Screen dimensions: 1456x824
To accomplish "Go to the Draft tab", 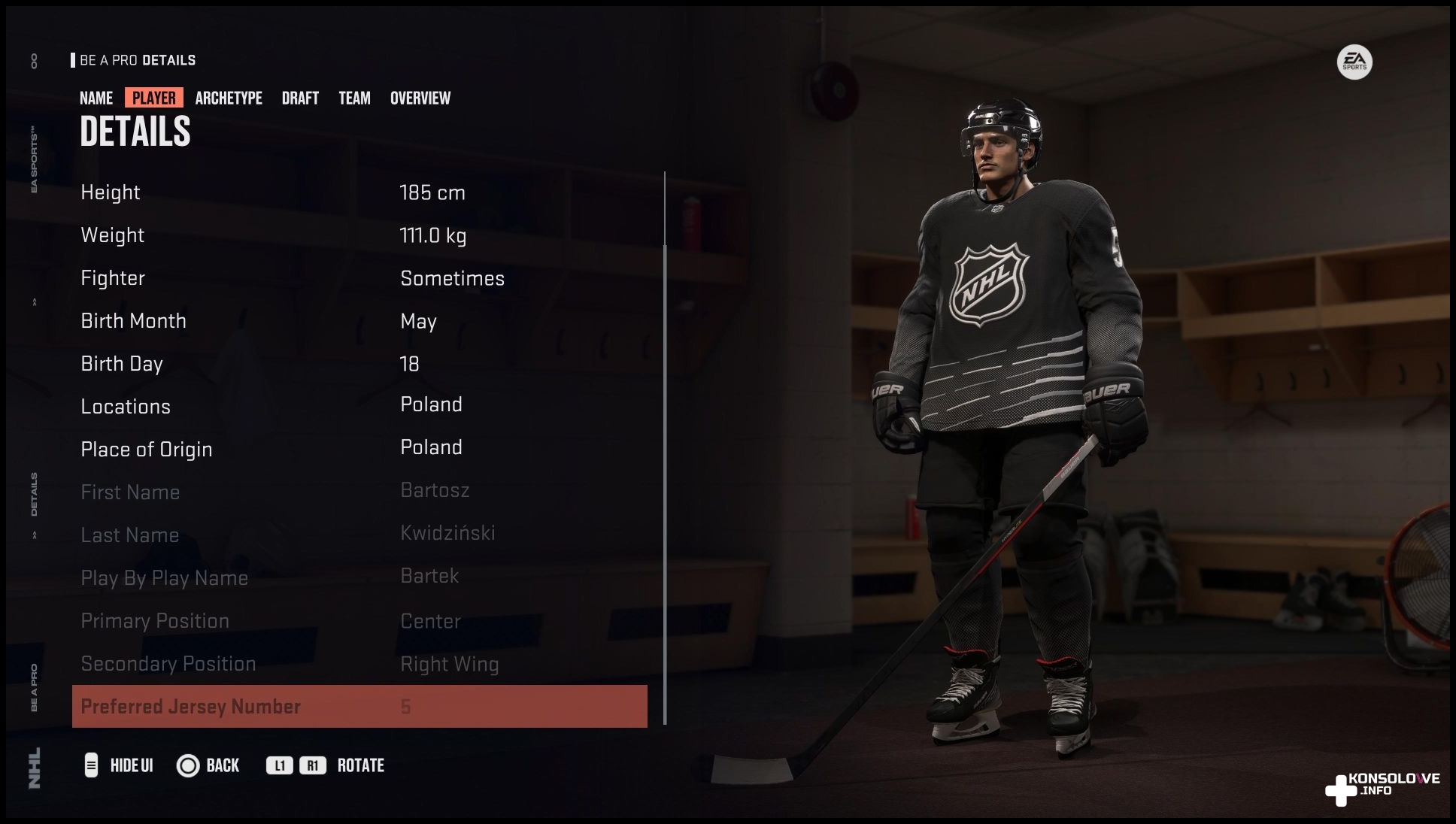I will [x=300, y=98].
